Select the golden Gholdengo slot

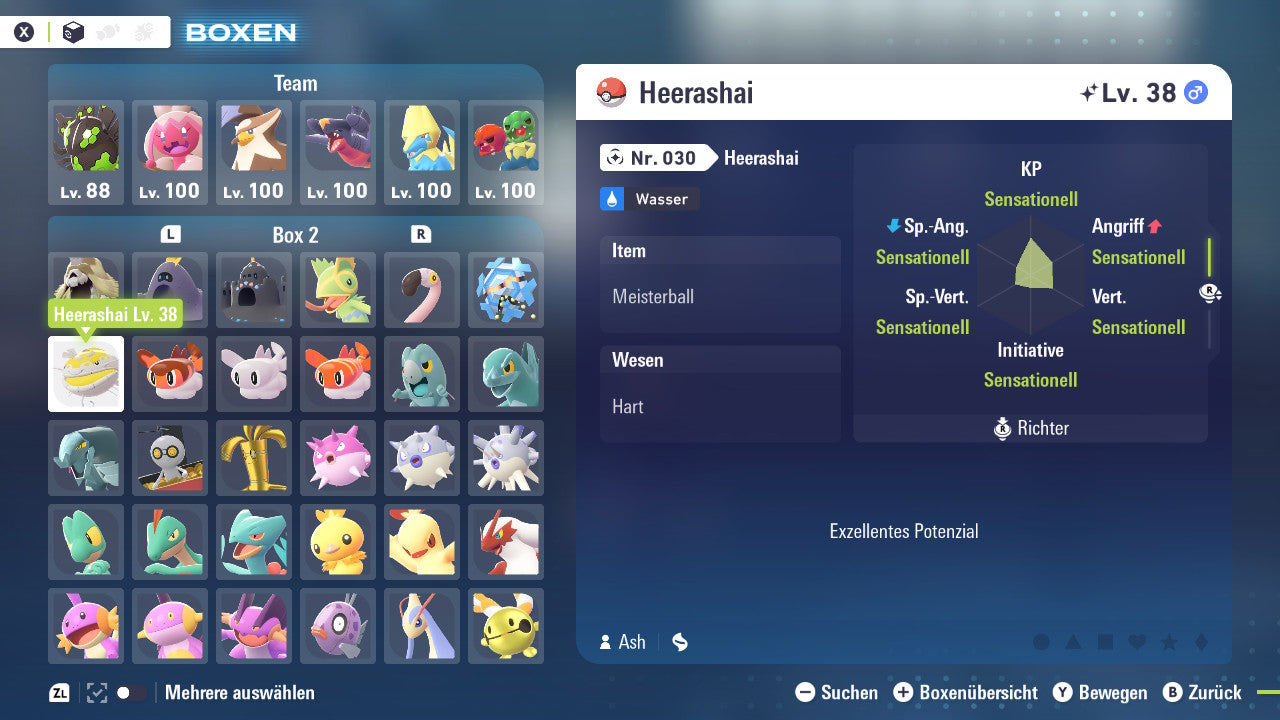(x=254, y=458)
